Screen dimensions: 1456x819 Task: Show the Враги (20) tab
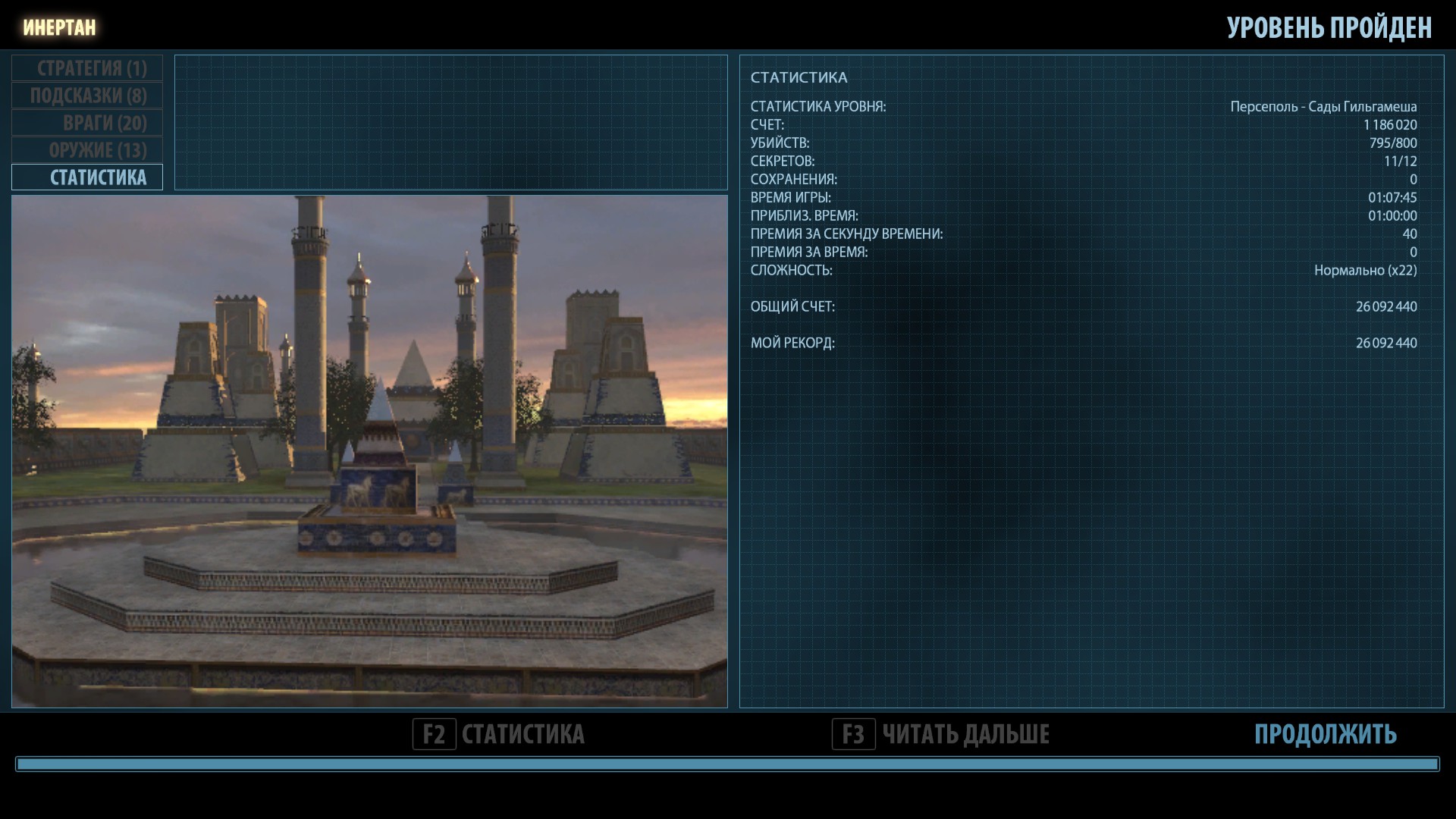coord(87,123)
